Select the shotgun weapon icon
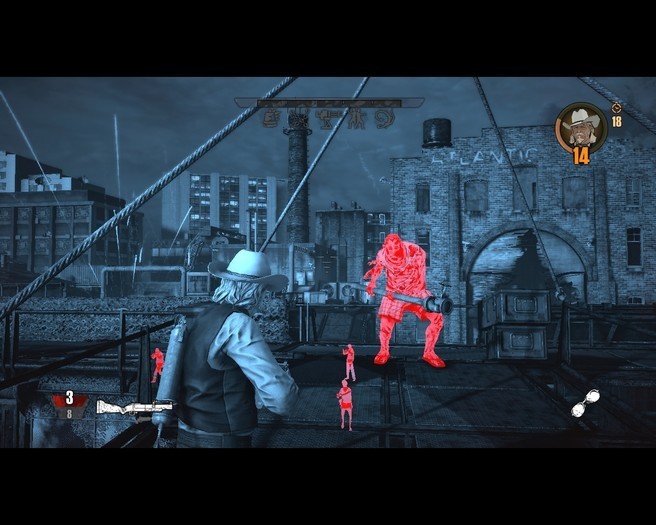The height and width of the screenshot is (525, 656). 133,406
